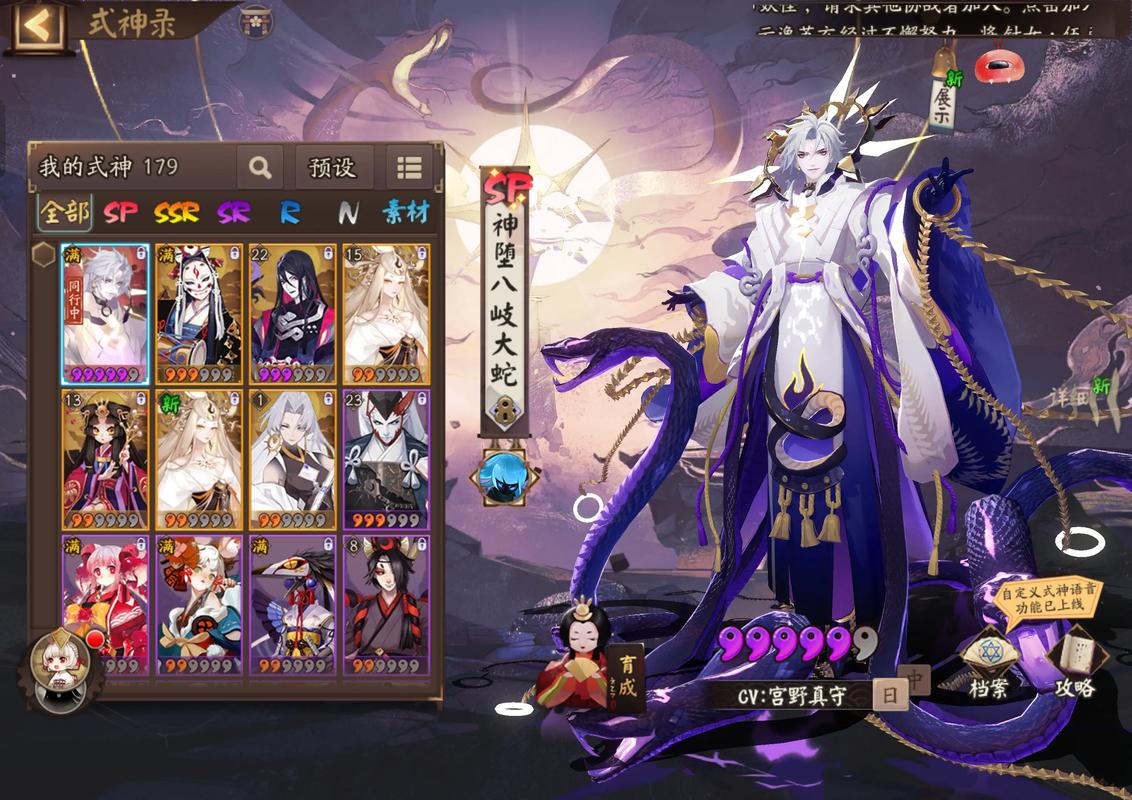Open the shikigami search magnifier

[260, 167]
